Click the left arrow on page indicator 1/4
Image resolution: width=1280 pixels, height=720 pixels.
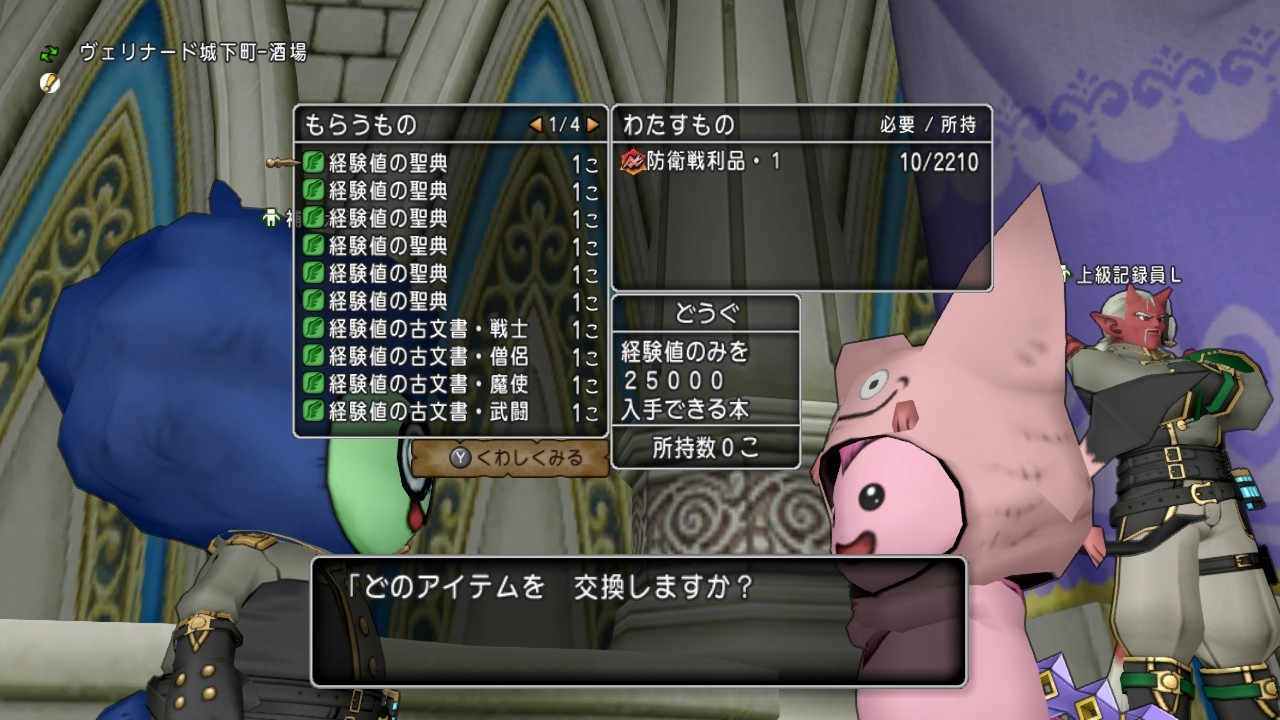point(534,125)
